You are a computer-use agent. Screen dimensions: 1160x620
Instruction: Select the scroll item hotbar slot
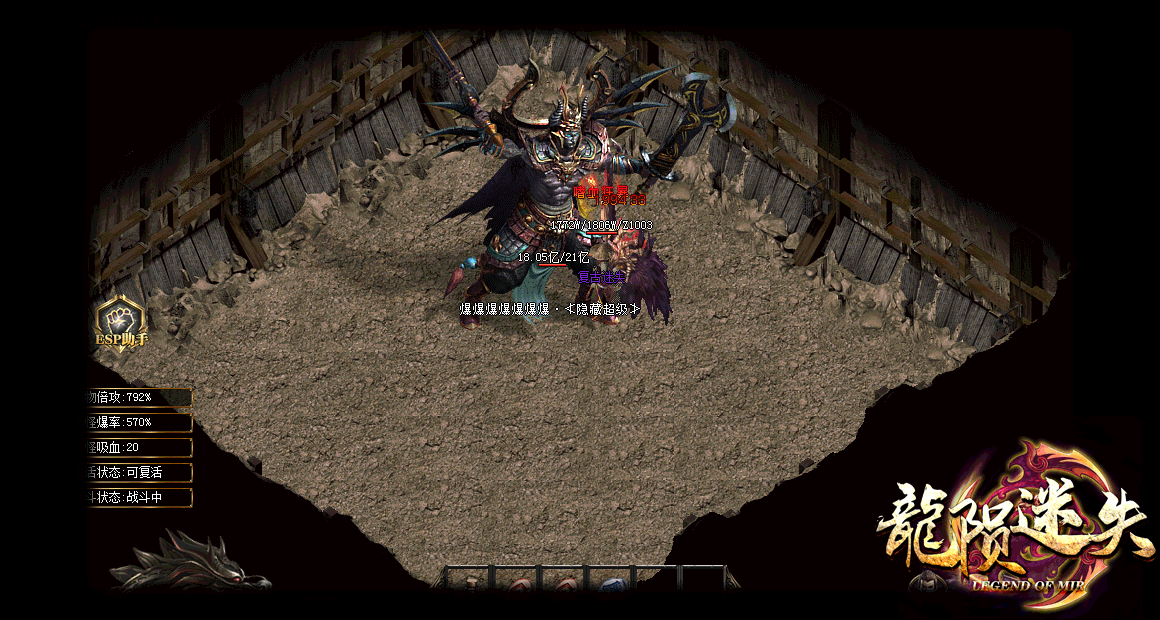tap(471, 583)
